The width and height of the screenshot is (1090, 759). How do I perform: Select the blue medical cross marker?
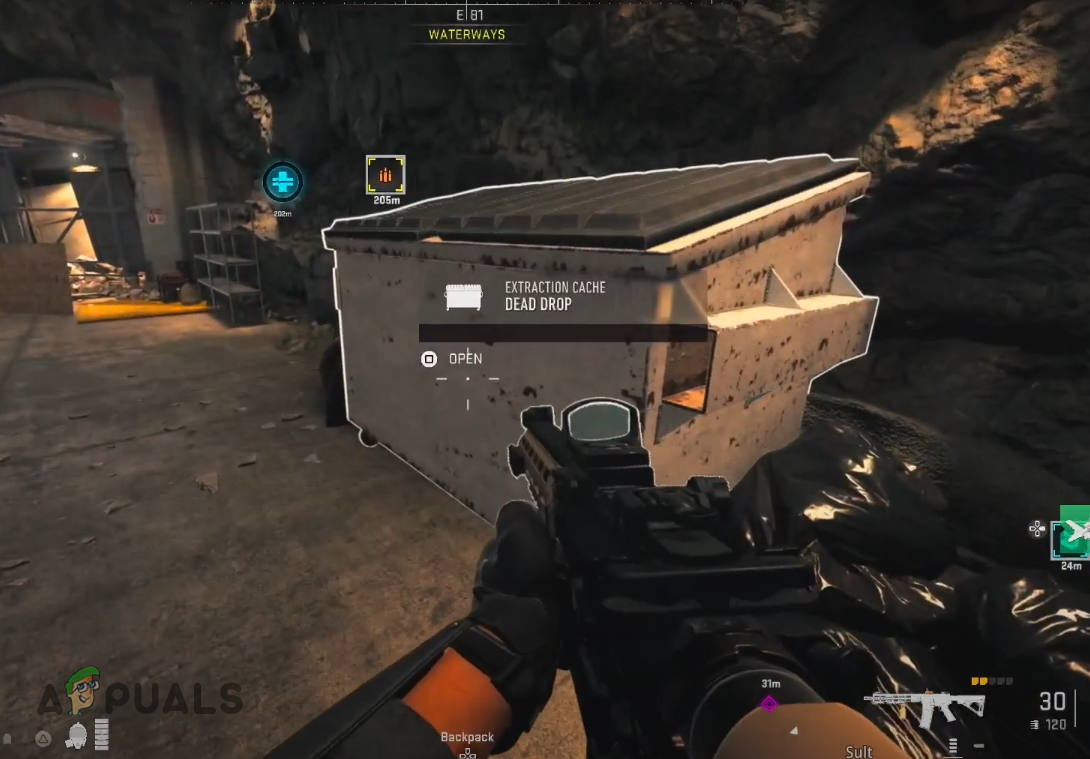282,182
